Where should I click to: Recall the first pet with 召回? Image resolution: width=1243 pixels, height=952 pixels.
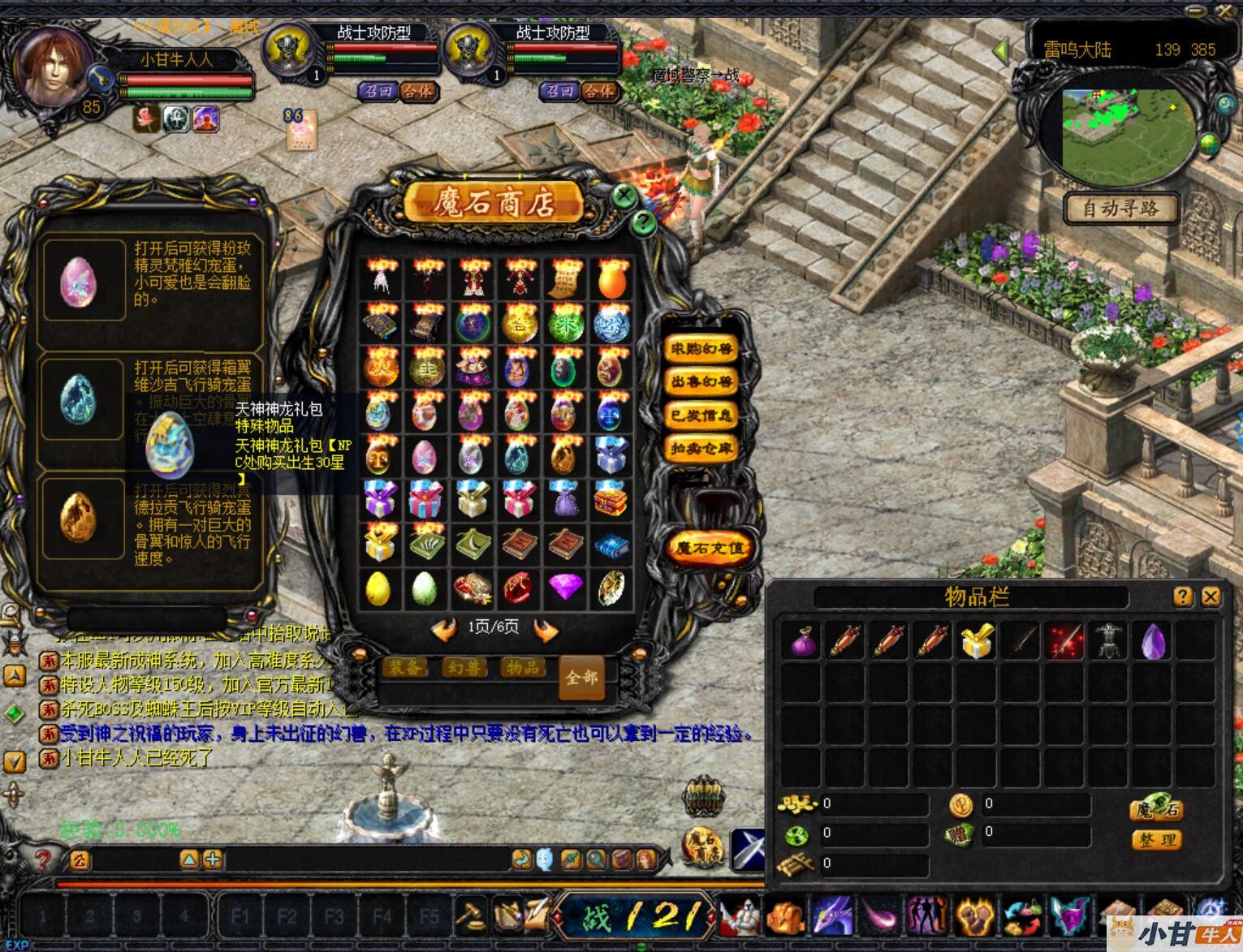tap(378, 91)
